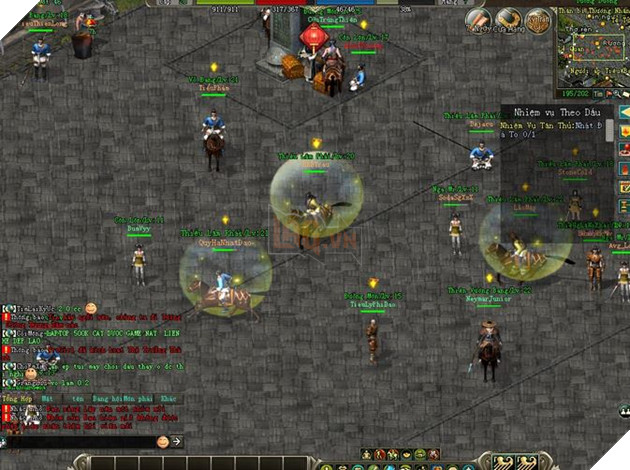Open the emoji picker beside chat input
630x470 pixels.
coord(162,441)
